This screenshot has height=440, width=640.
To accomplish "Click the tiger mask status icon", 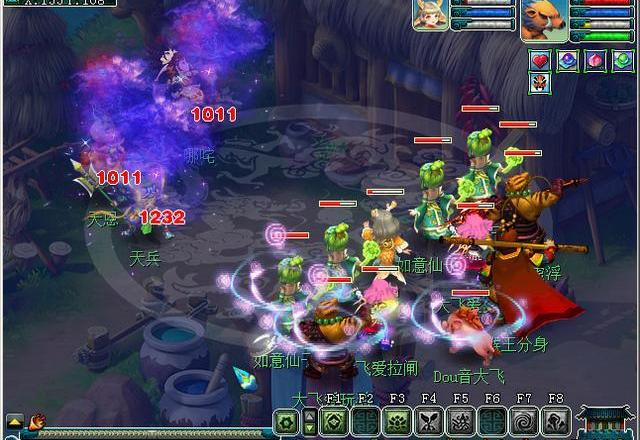I will 540,84.
